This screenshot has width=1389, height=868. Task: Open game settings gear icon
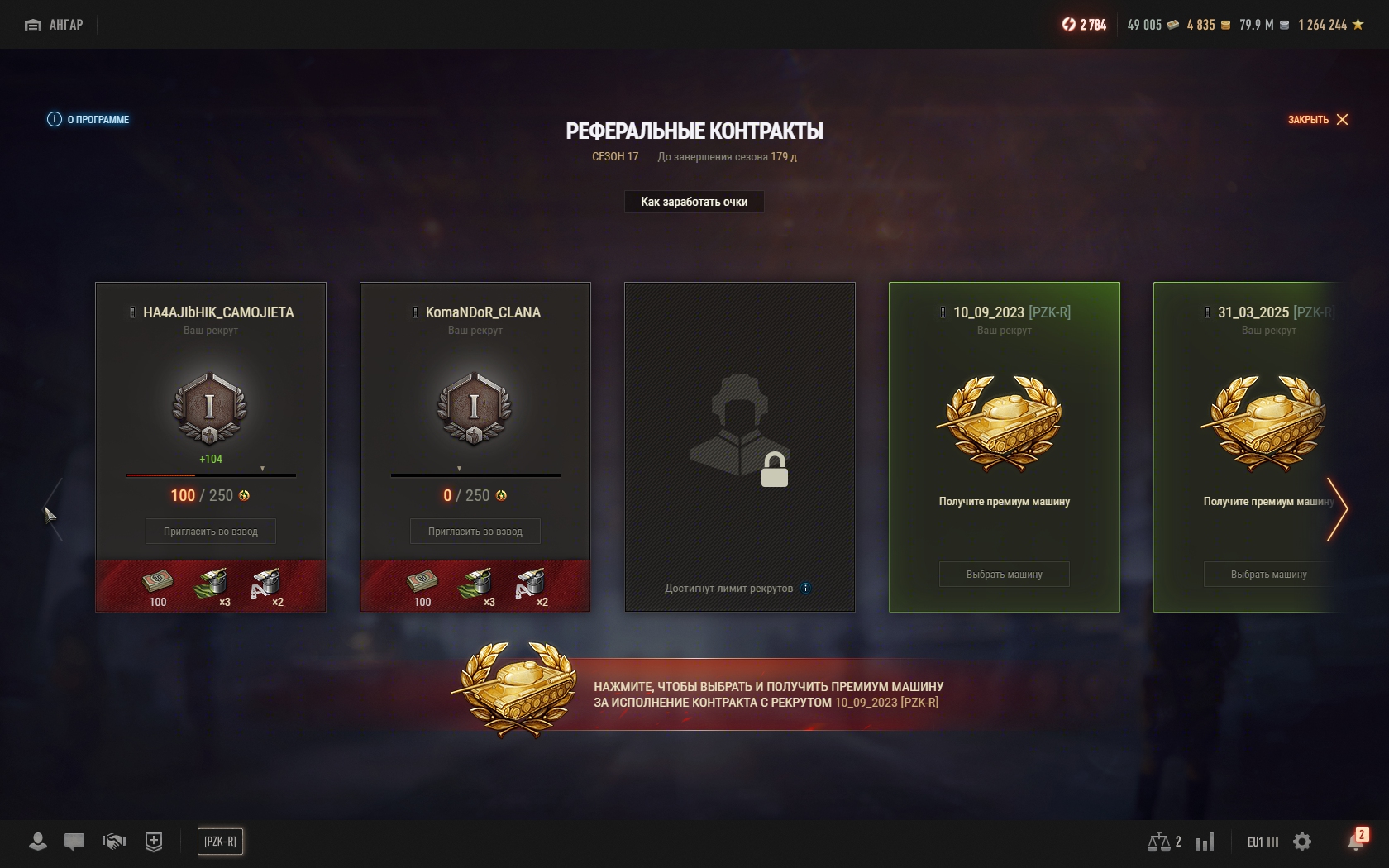(x=1302, y=842)
